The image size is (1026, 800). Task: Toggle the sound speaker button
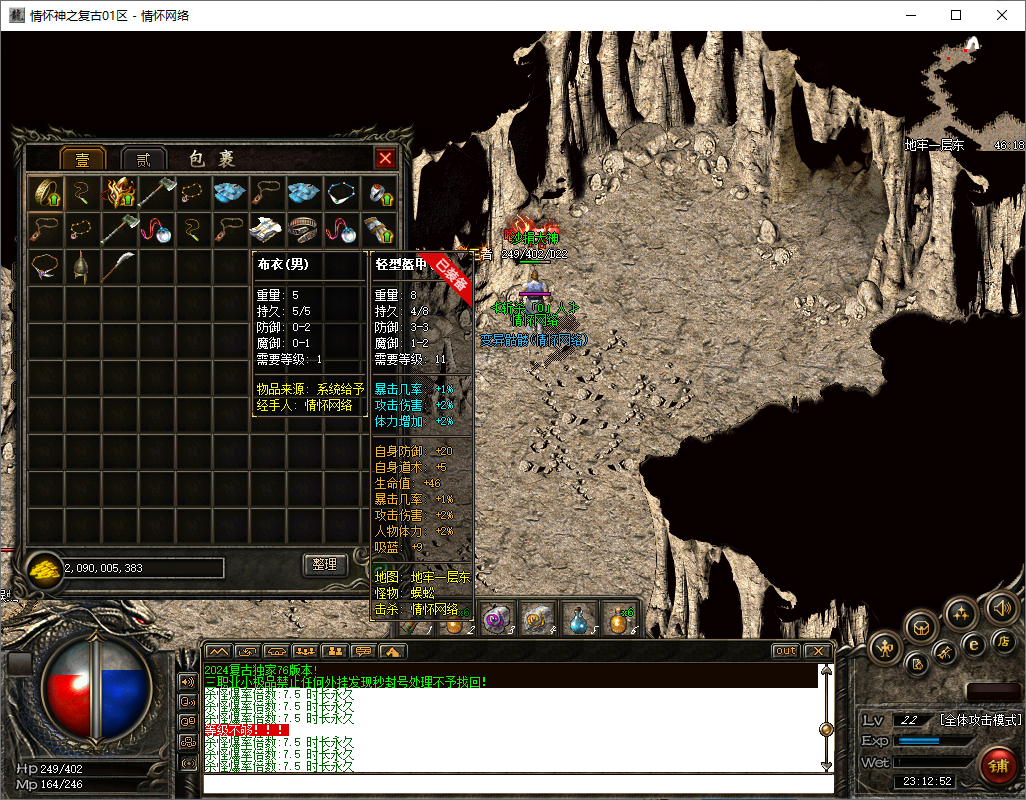click(x=1001, y=607)
